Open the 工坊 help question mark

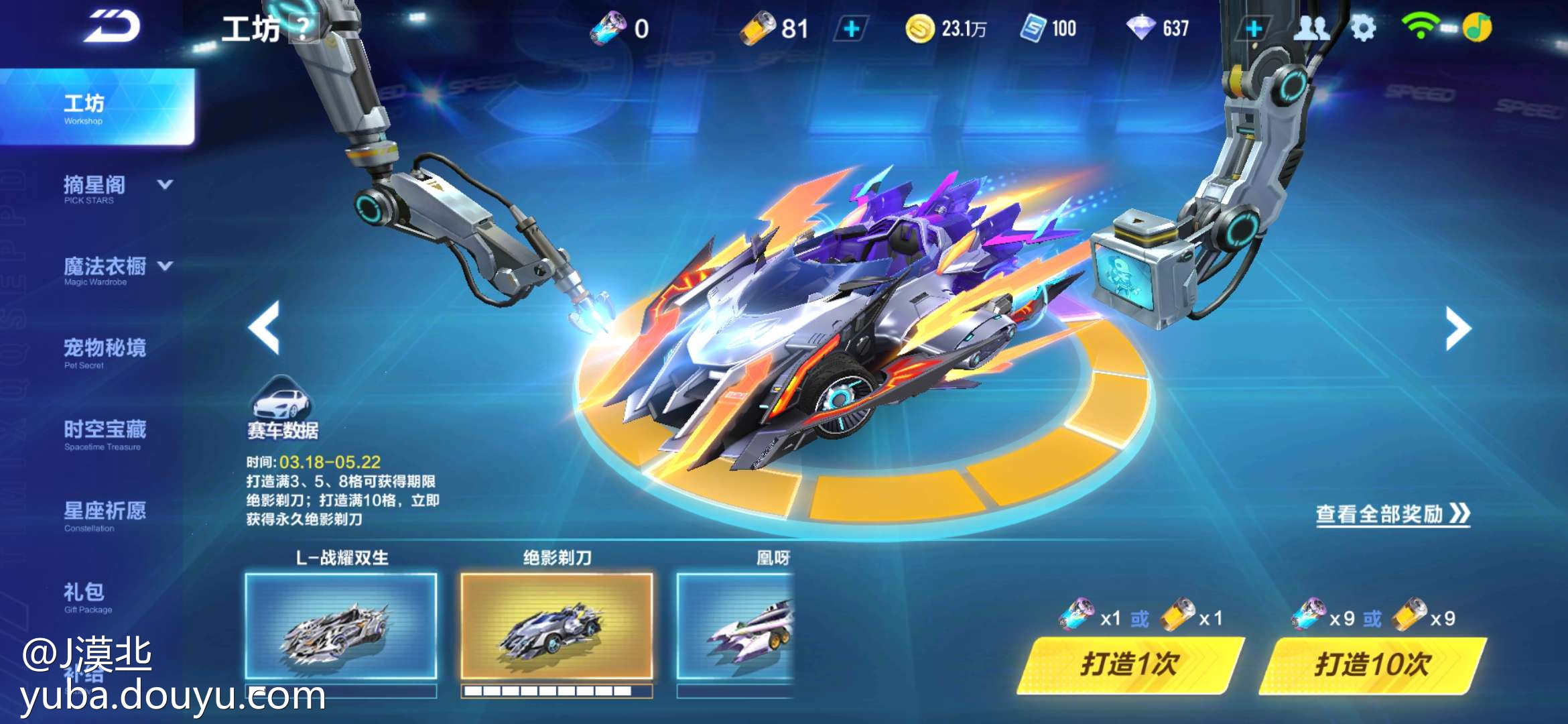tap(304, 28)
